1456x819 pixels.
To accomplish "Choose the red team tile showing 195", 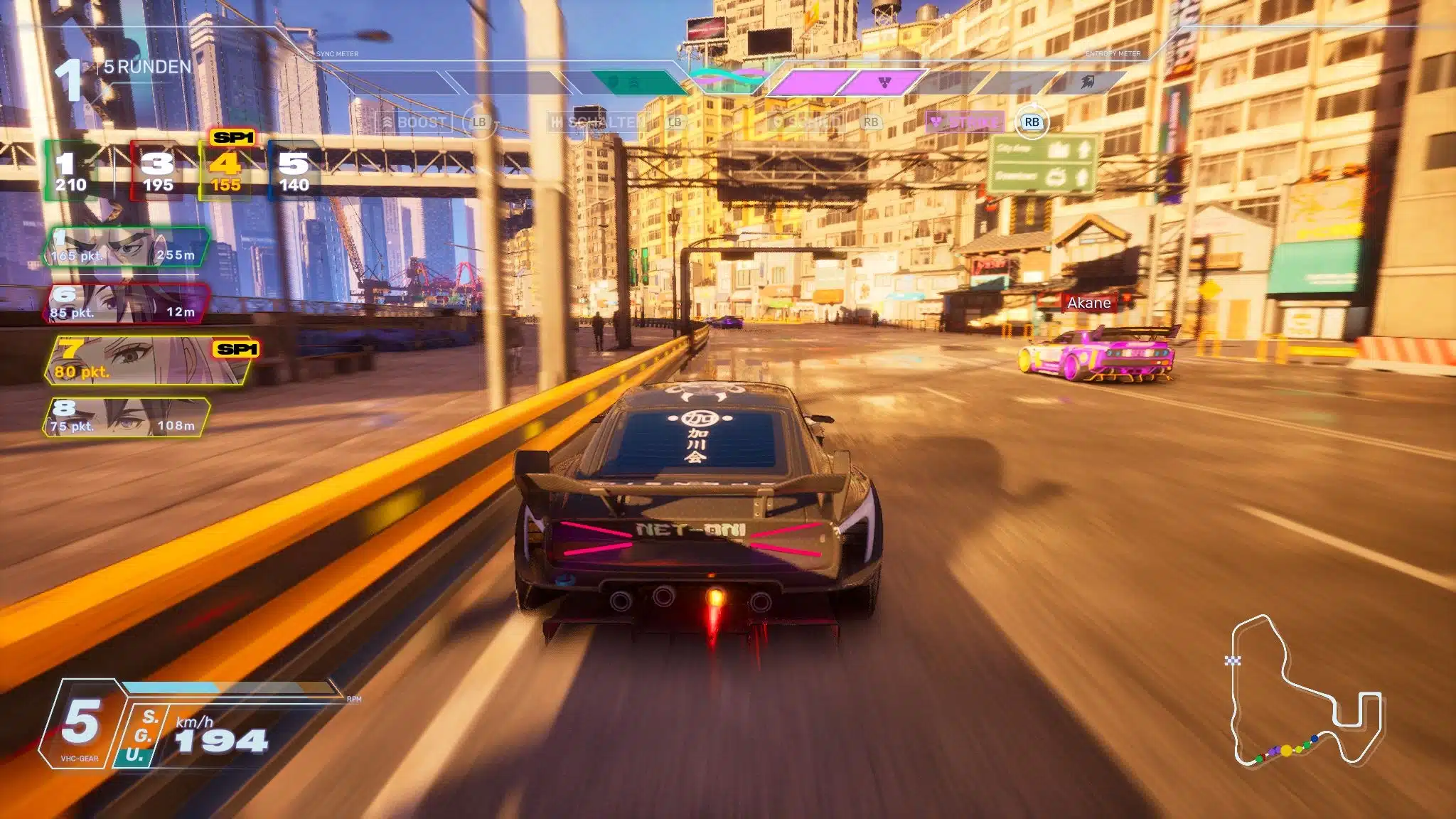I will 158,171.
